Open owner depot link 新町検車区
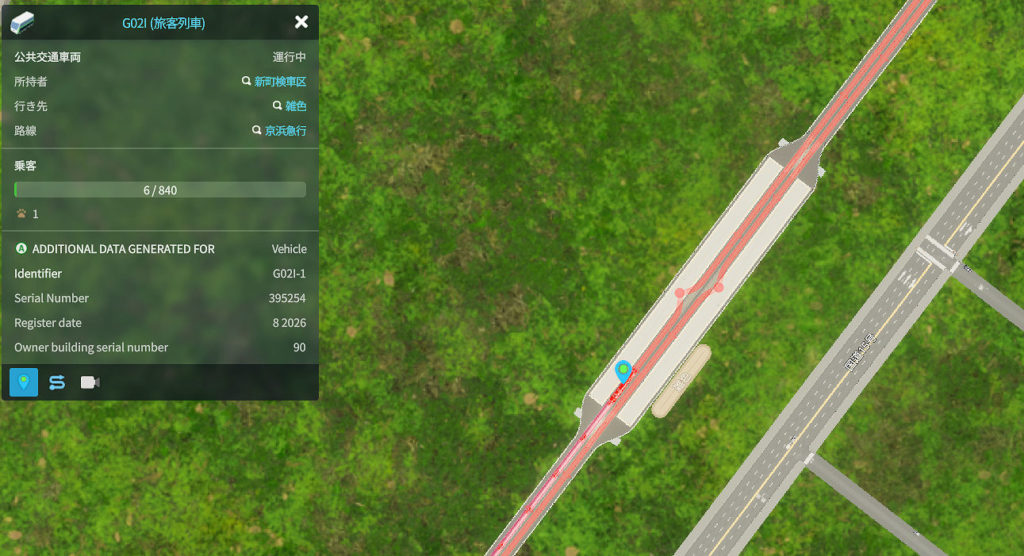Screen dimensions: 1024x556 pyautogui.click(x=279, y=82)
